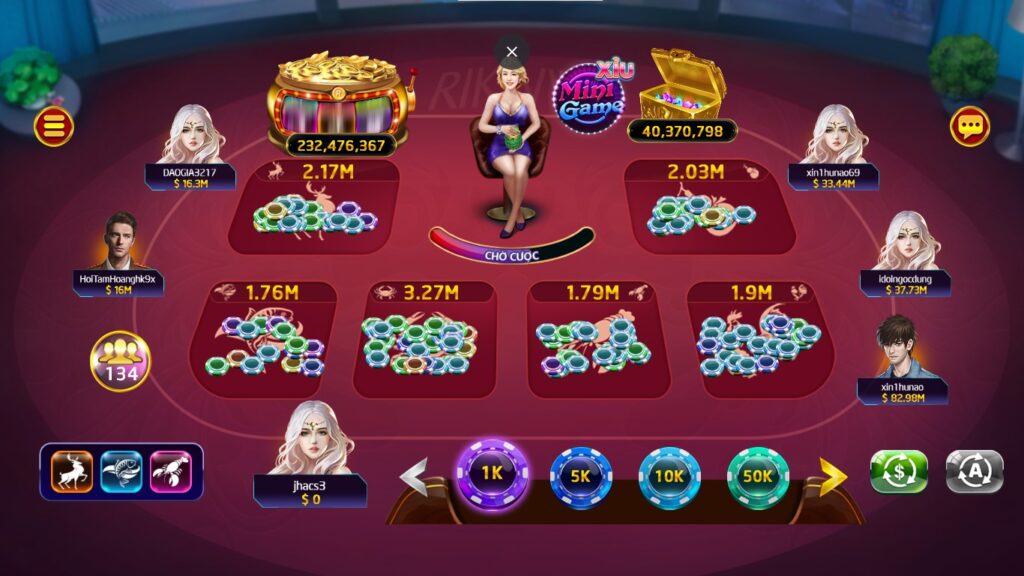Open the 134 players list
1024x576 pixels.
tap(121, 361)
